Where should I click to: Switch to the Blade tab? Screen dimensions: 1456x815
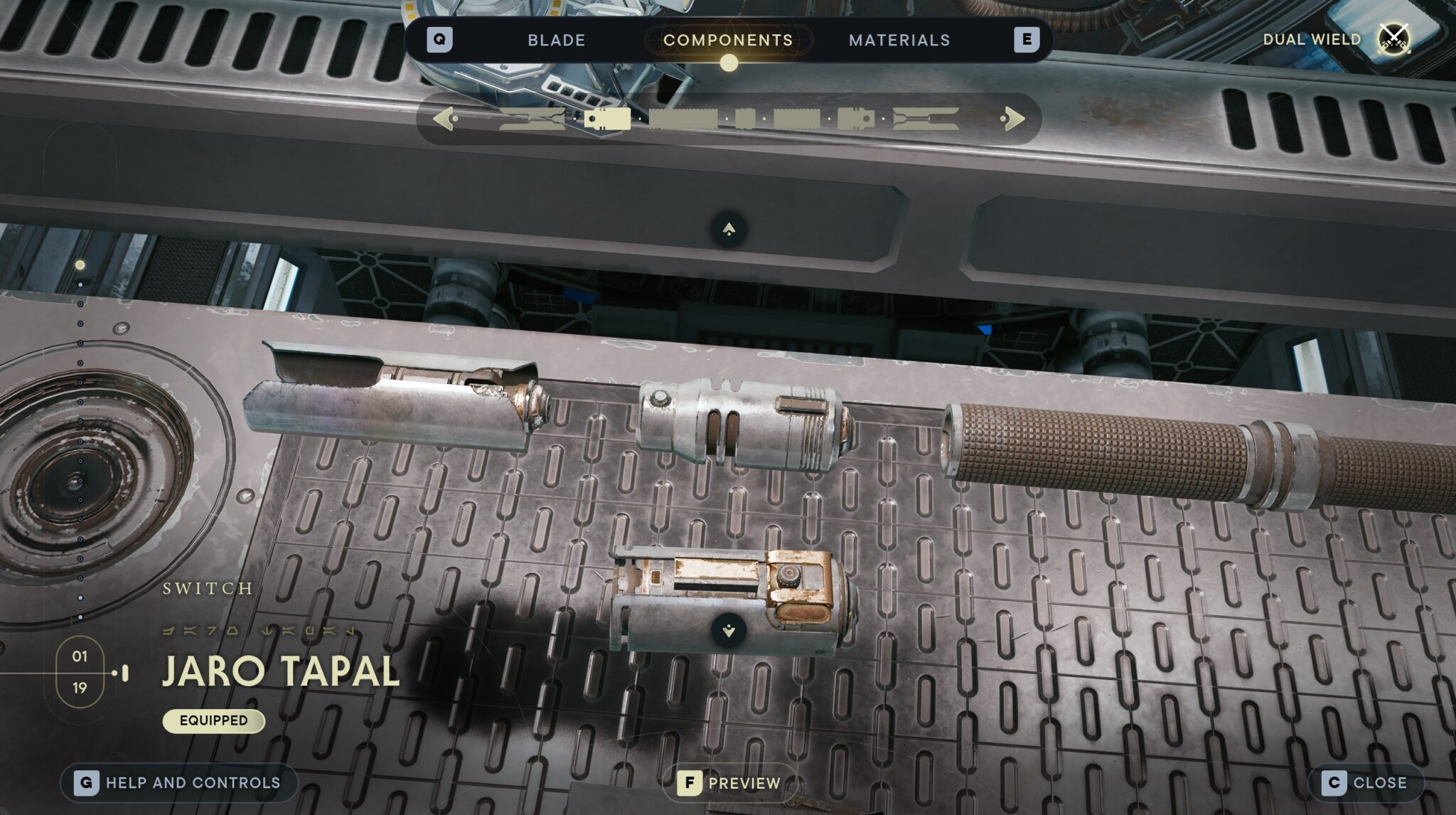pos(555,40)
